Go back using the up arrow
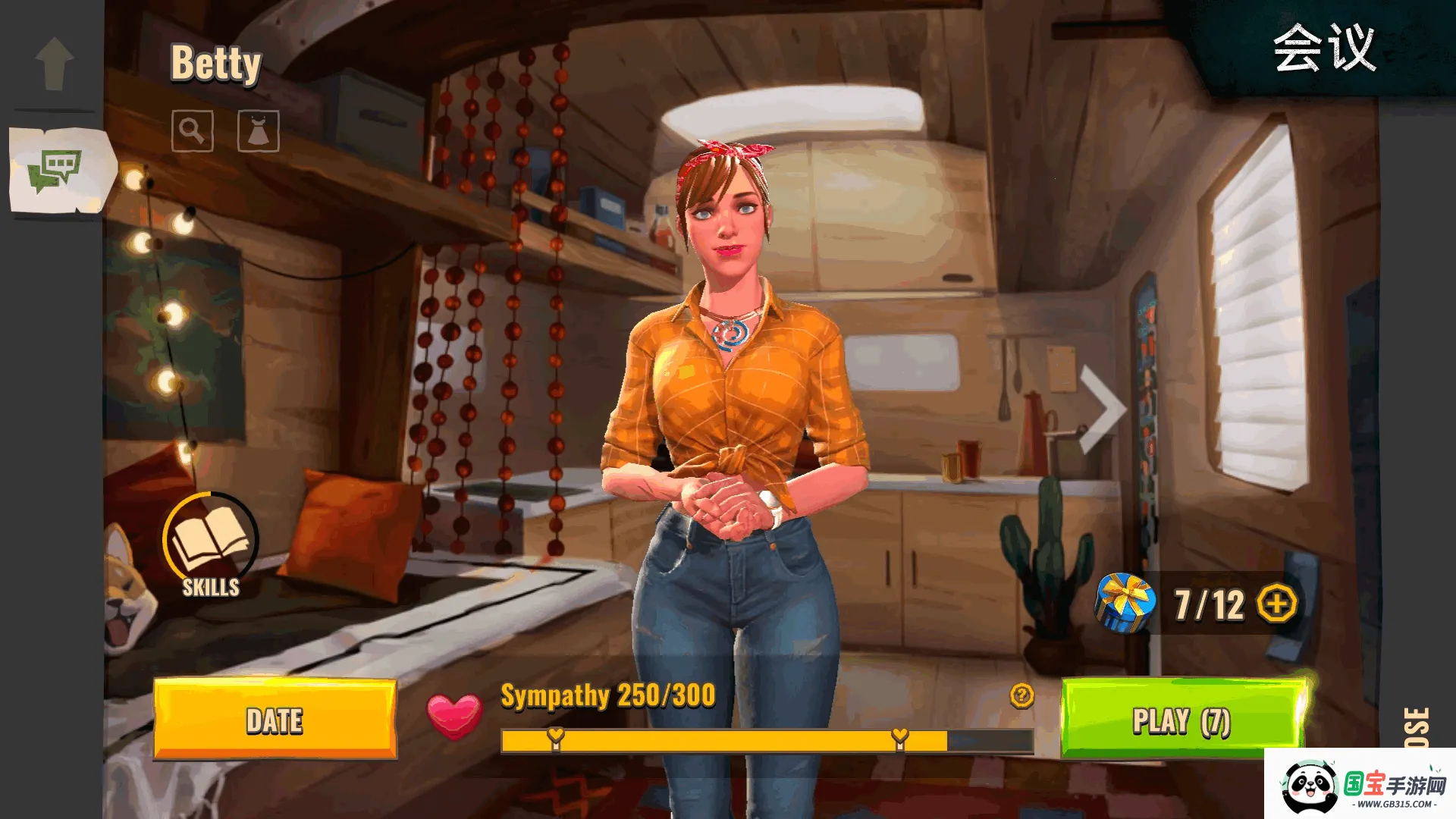Image resolution: width=1456 pixels, height=819 pixels. [x=55, y=64]
